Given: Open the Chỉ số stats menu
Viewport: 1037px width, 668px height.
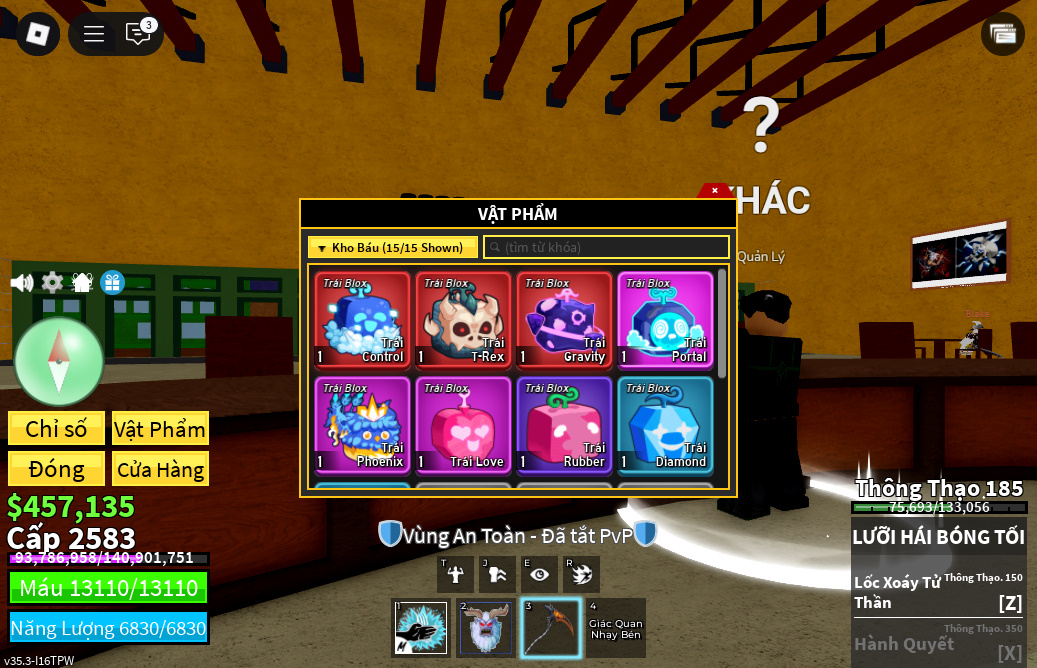Looking at the screenshot, I should click(x=56, y=429).
